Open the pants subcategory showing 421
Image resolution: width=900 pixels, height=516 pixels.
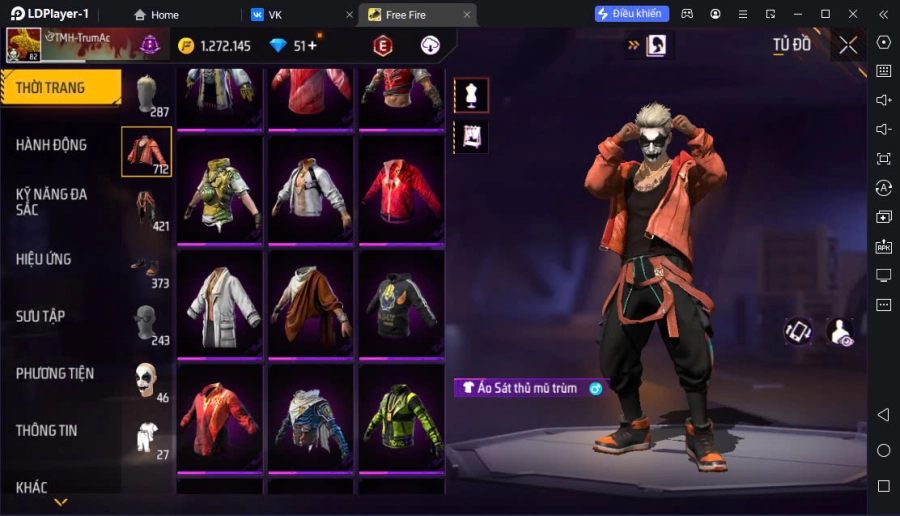click(147, 209)
